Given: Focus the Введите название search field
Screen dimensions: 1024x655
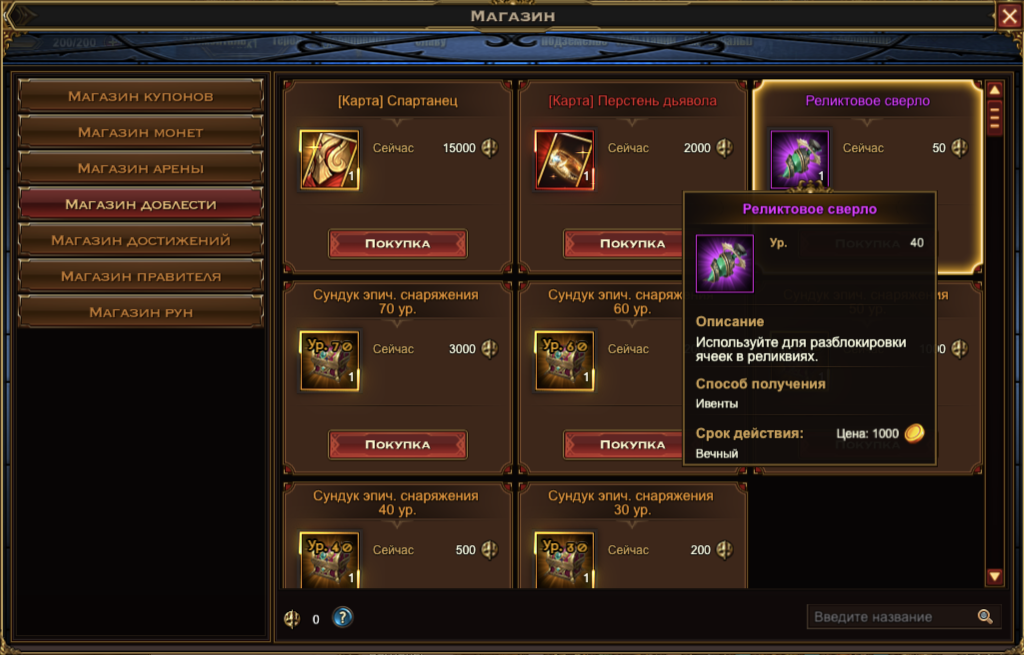Looking at the screenshot, I should tap(890, 617).
